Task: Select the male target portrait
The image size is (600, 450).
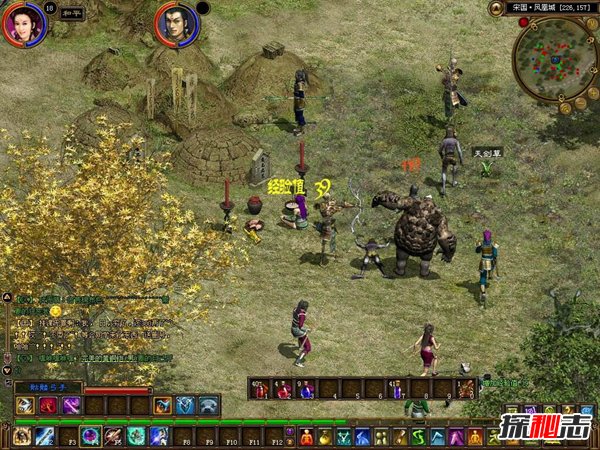Action: point(174,24)
